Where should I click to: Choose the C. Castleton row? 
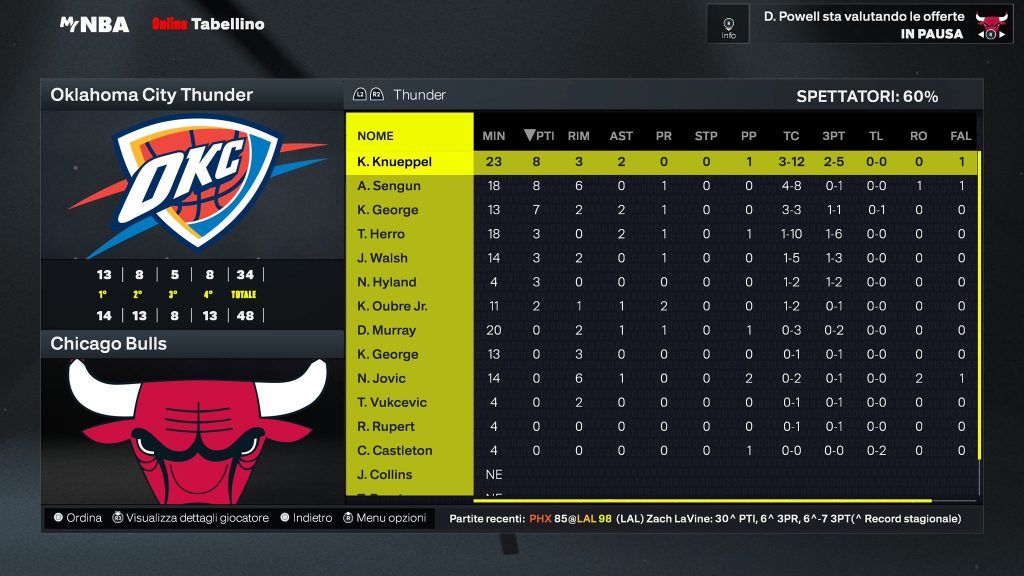coord(395,450)
